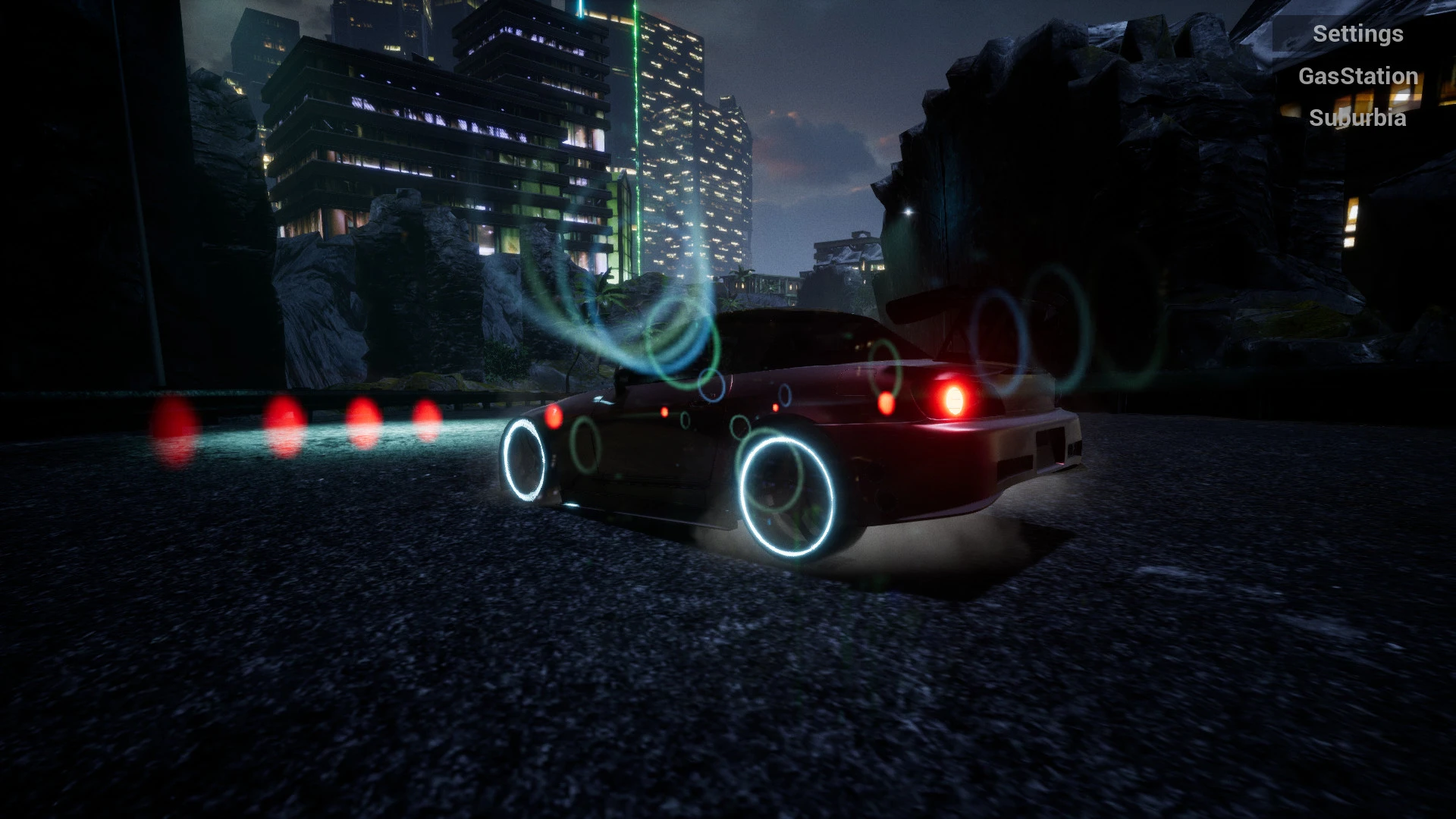
Task: Select the GasStation location option
Action: pyautogui.click(x=1359, y=76)
